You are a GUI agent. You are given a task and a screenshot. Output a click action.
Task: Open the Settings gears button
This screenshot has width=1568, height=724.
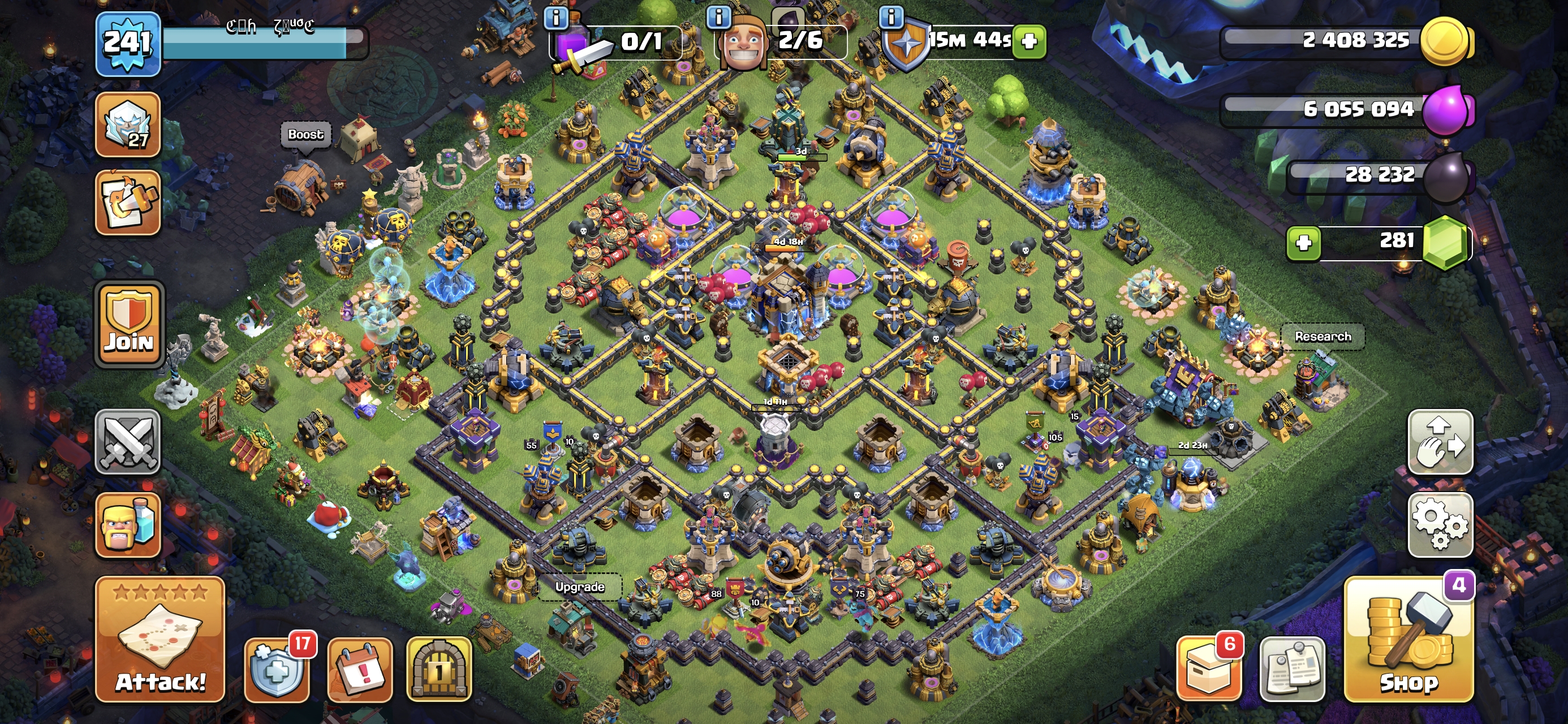tap(1440, 524)
